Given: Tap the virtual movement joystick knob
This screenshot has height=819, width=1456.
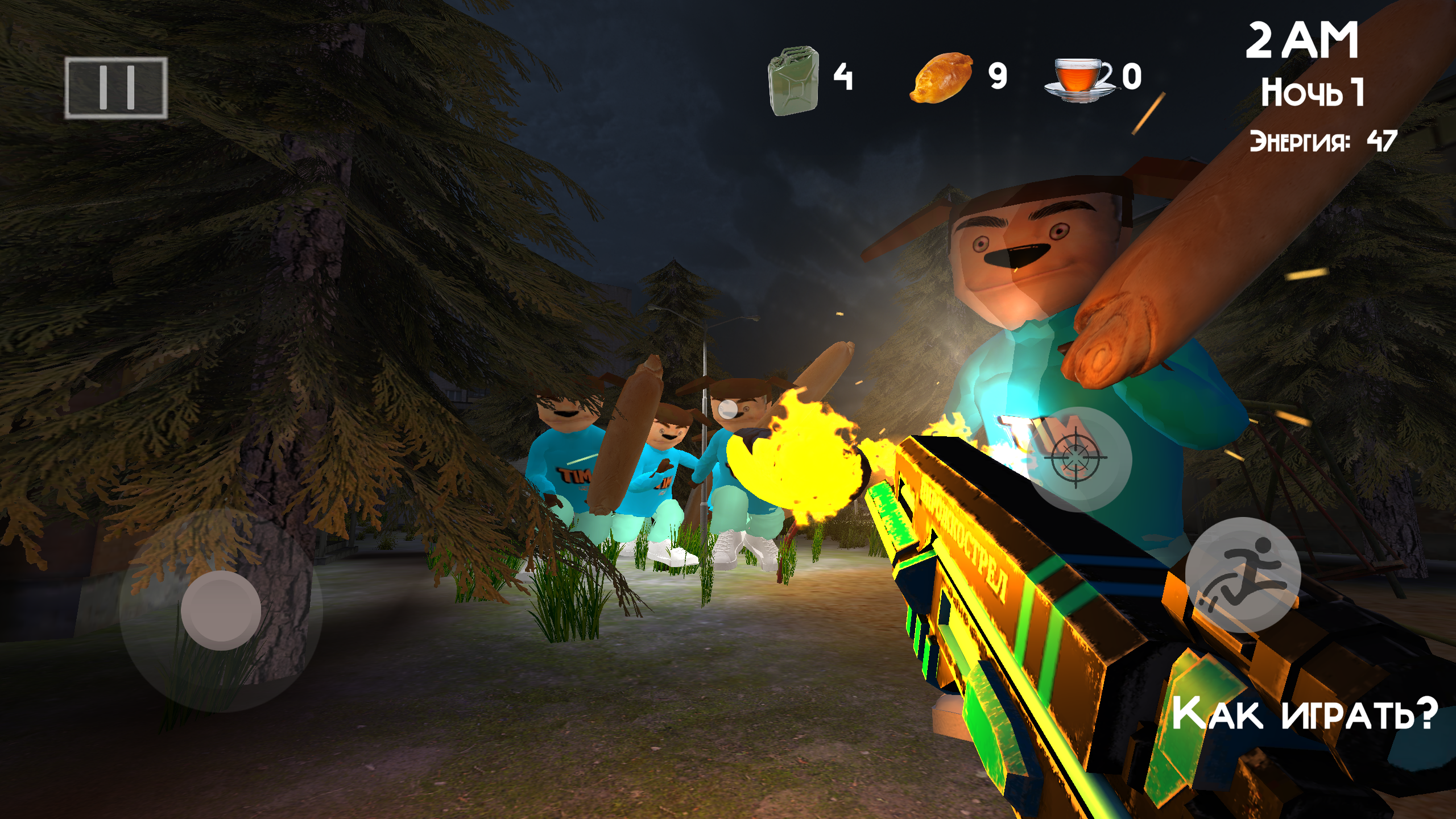Looking at the screenshot, I should coord(221,610).
